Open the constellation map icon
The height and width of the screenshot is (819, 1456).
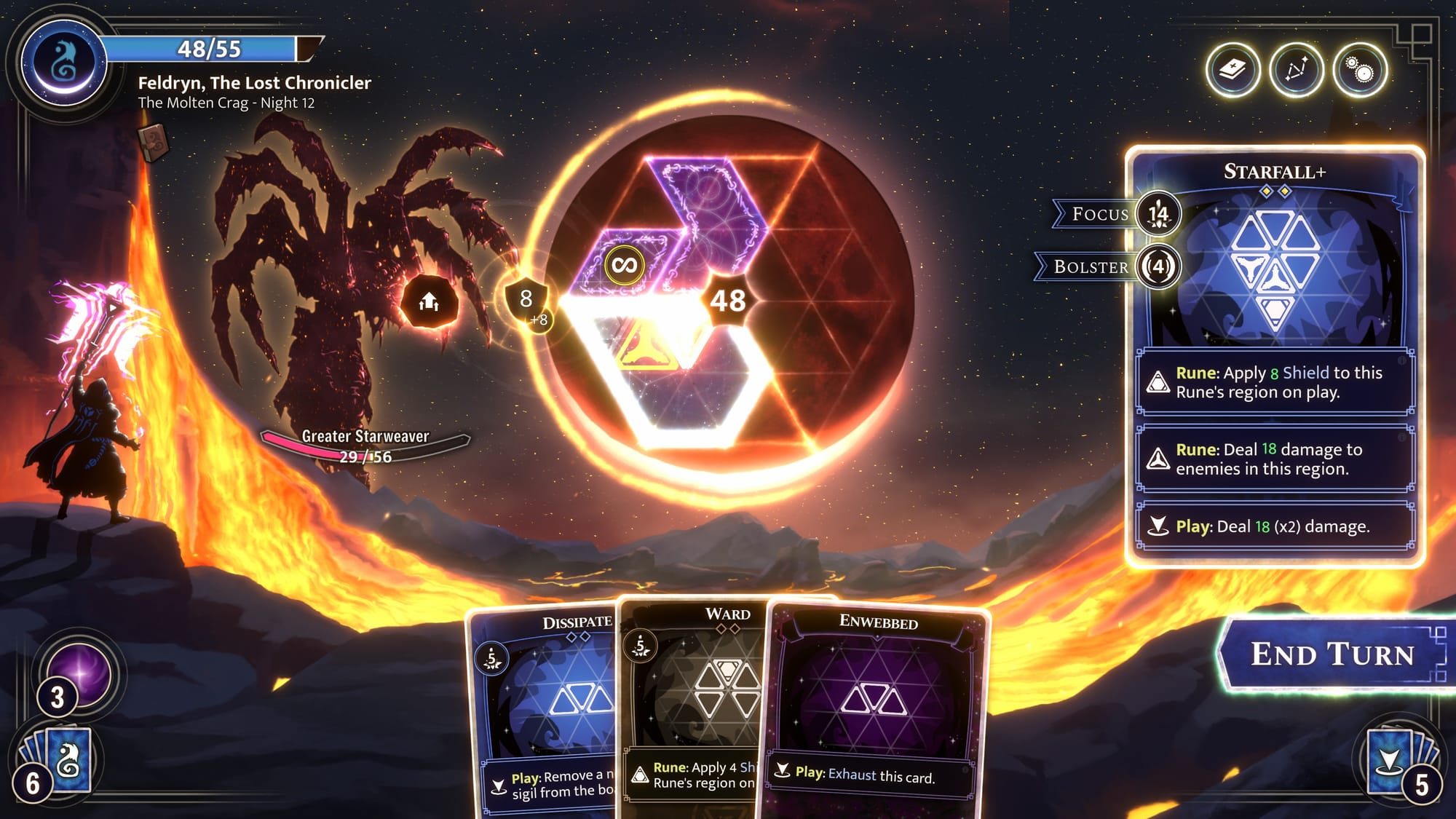(1296, 71)
